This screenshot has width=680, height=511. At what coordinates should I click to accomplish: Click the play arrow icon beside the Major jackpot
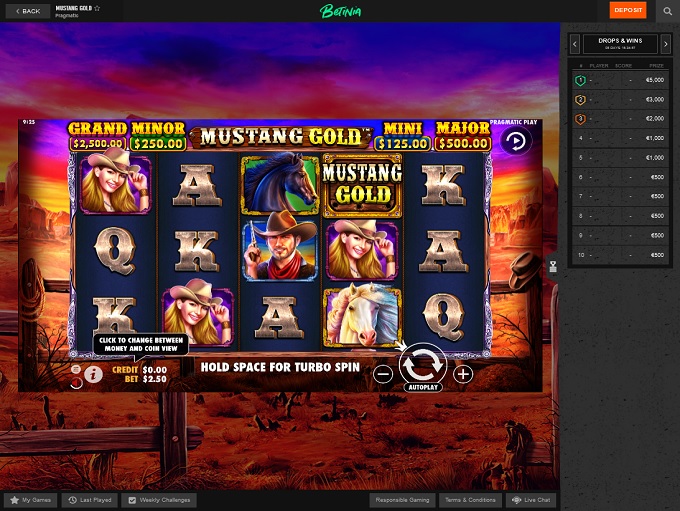(515, 141)
